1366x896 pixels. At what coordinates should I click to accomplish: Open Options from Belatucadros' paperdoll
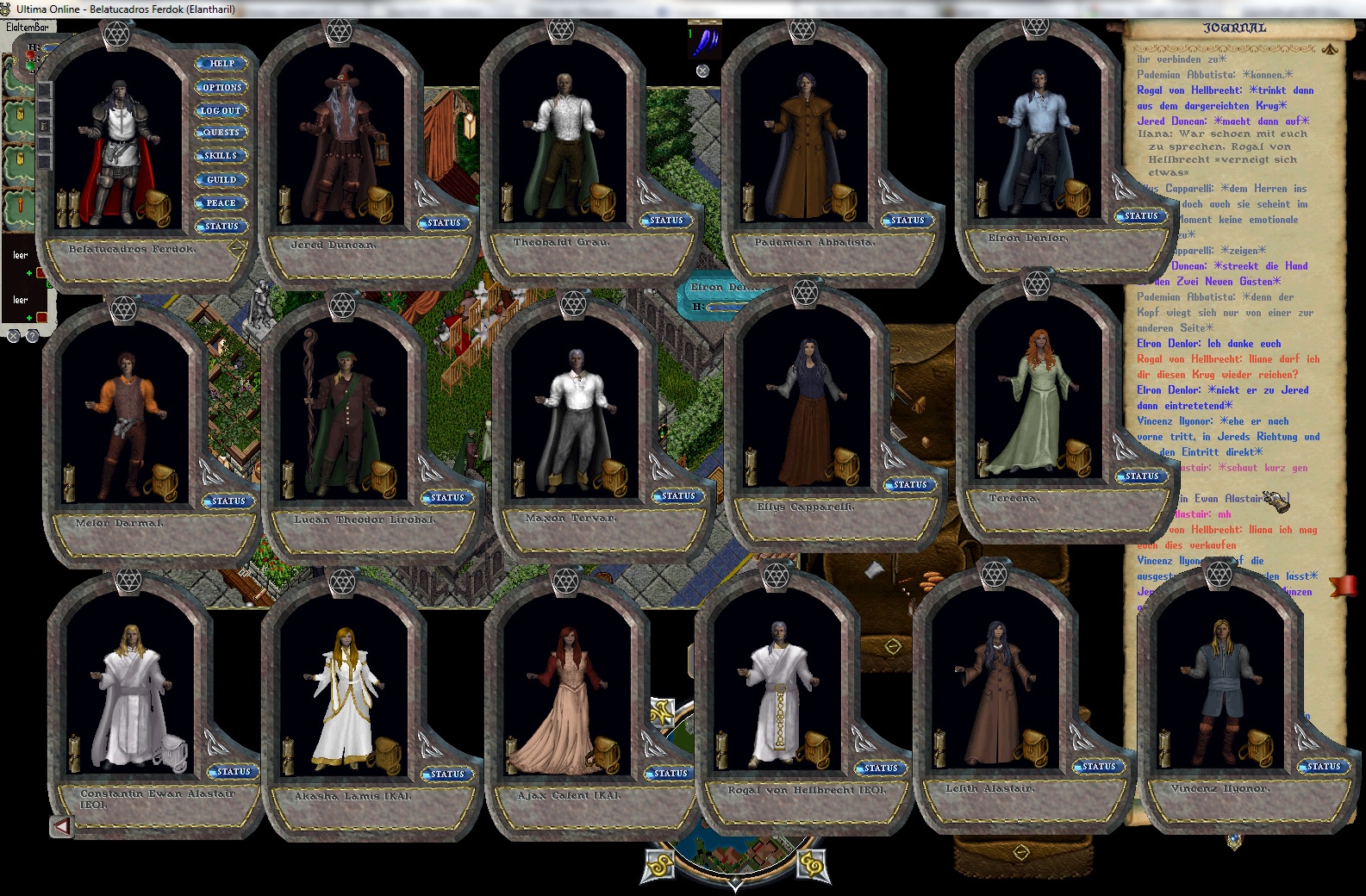(221, 87)
